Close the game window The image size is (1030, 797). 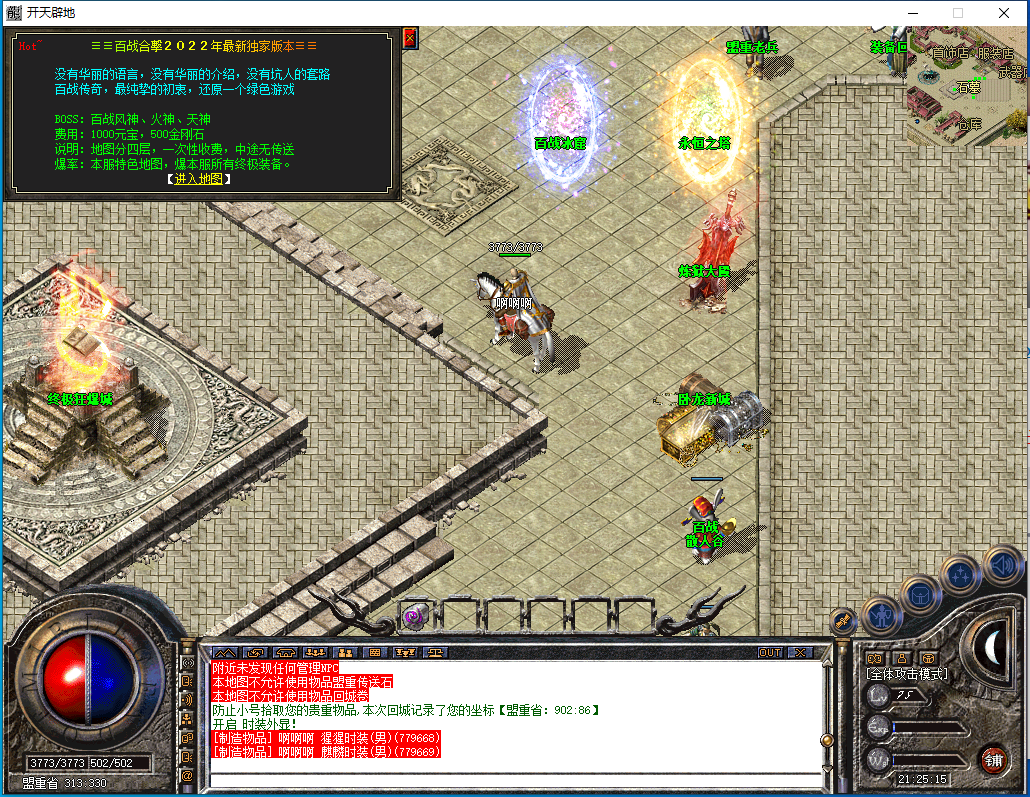(x=1004, y=13)
